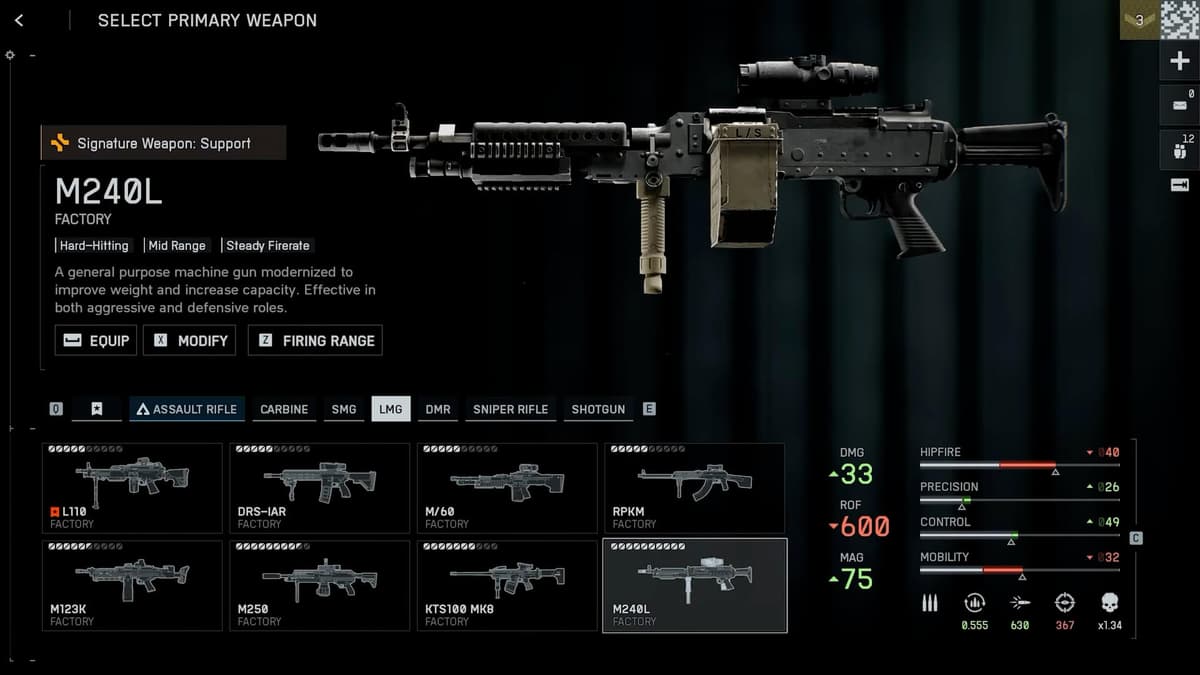The image size is (1200, 675).
Task: Select the M250 weapon tile
Action: pyautogui.click(x=319, y=585)
